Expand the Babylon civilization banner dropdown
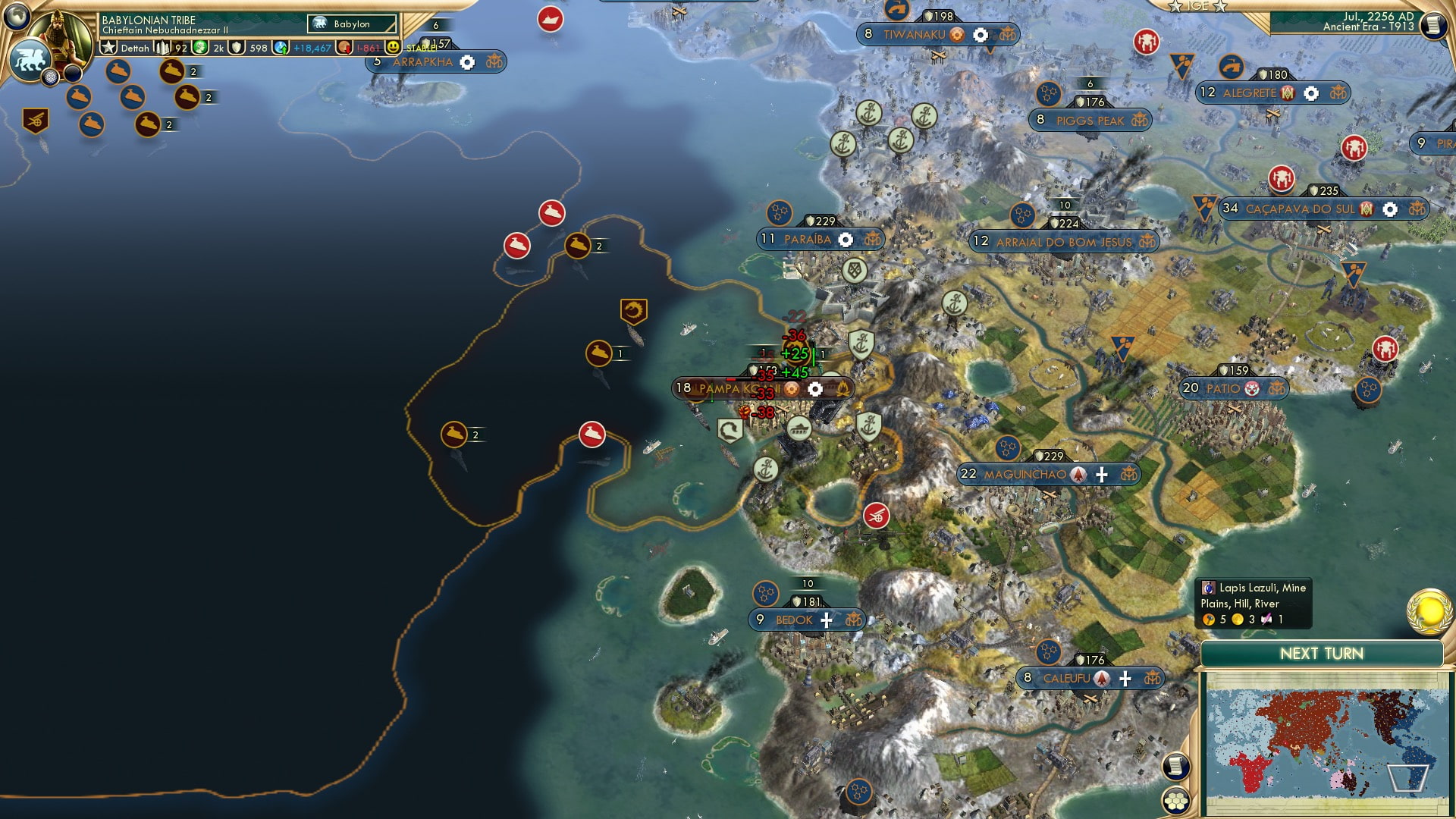 point(353,24)
